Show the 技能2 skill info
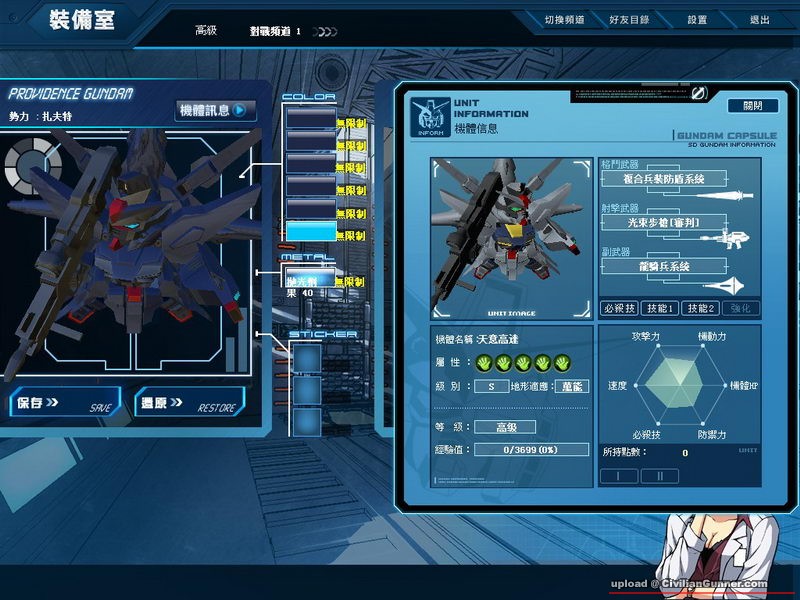Screen dimensions: 800x600 coord(700,309)
